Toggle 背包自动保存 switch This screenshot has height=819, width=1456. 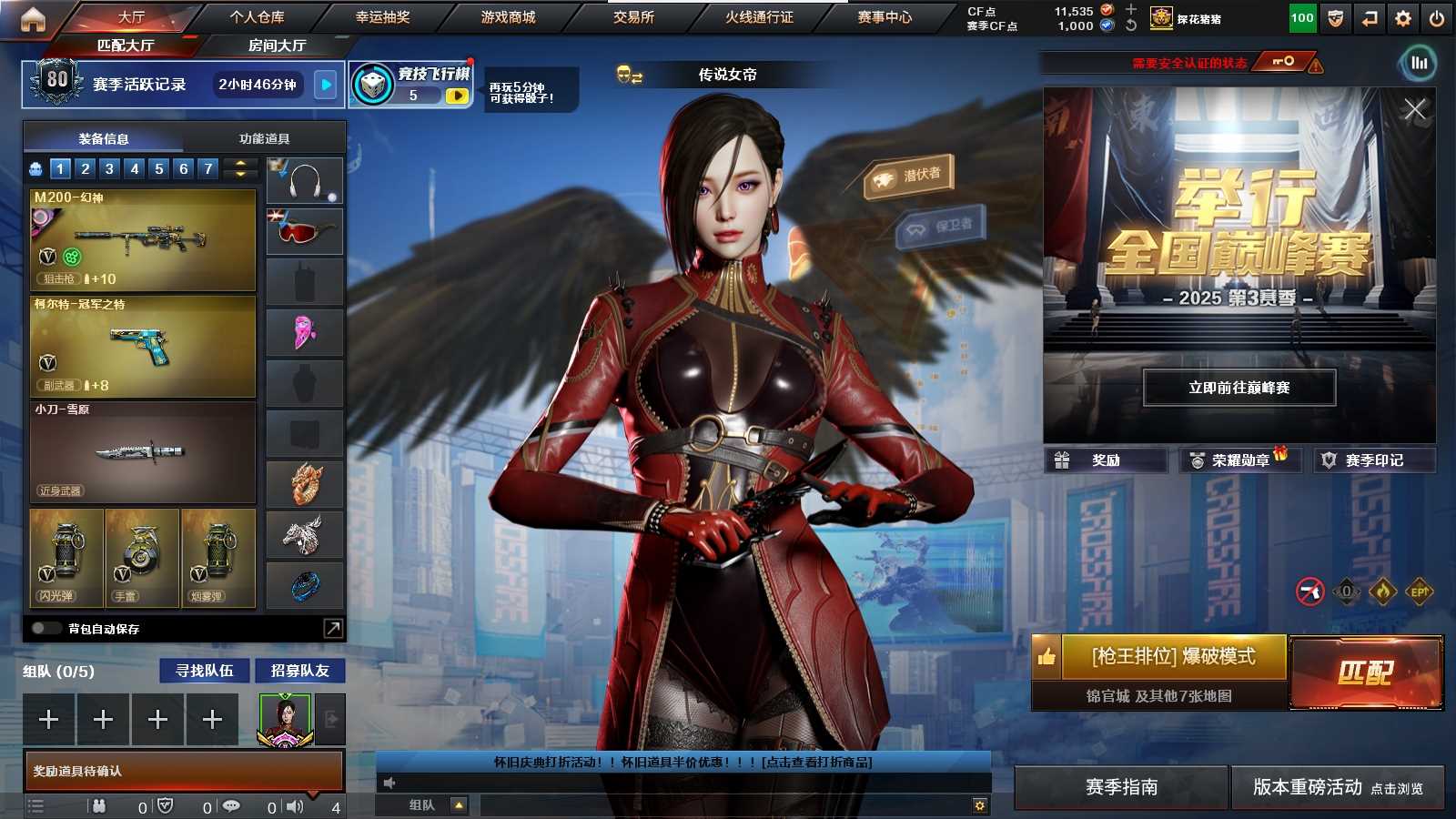tap(45, 628)
